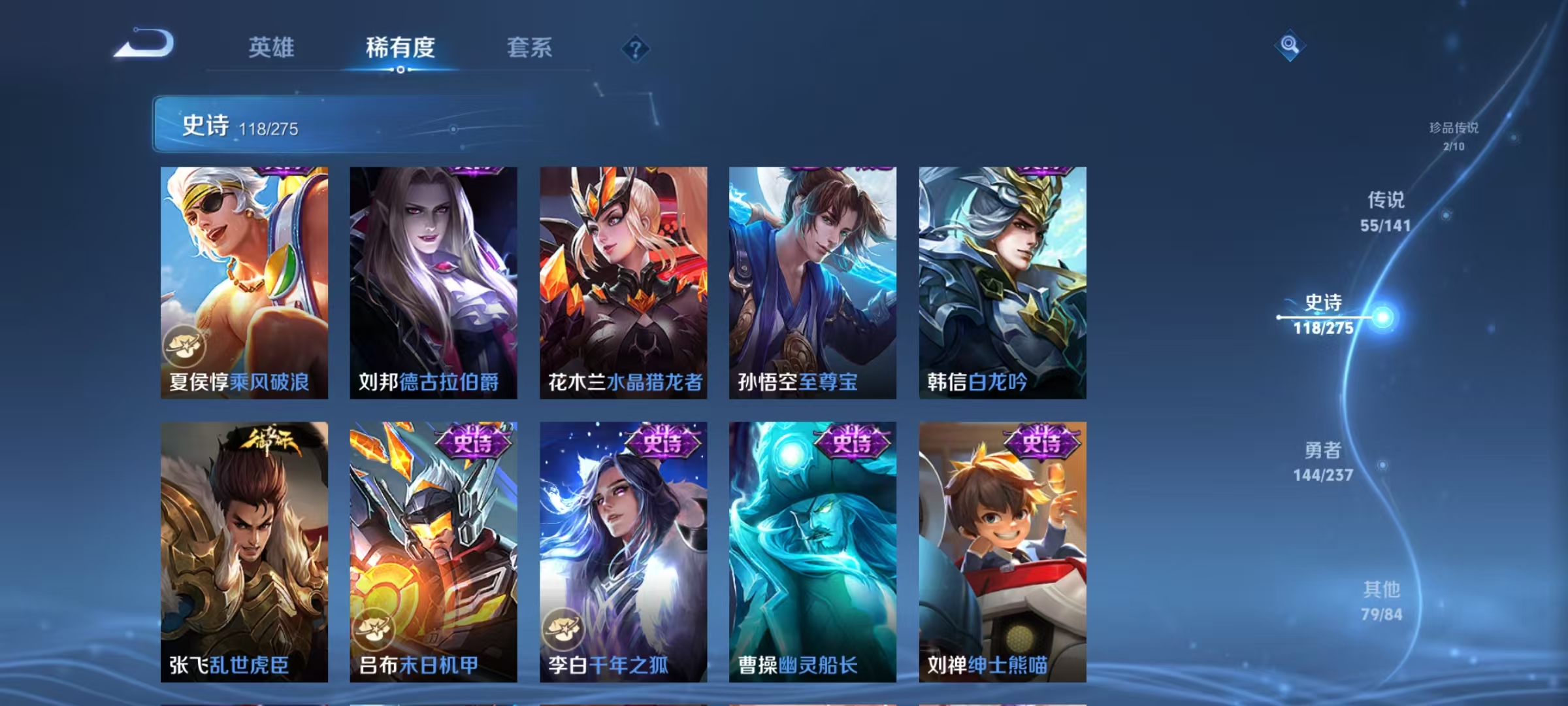Open the 孙悟空至尊宝 skin card
This screenshot has width=1568, height=706.
pos(810,281)
